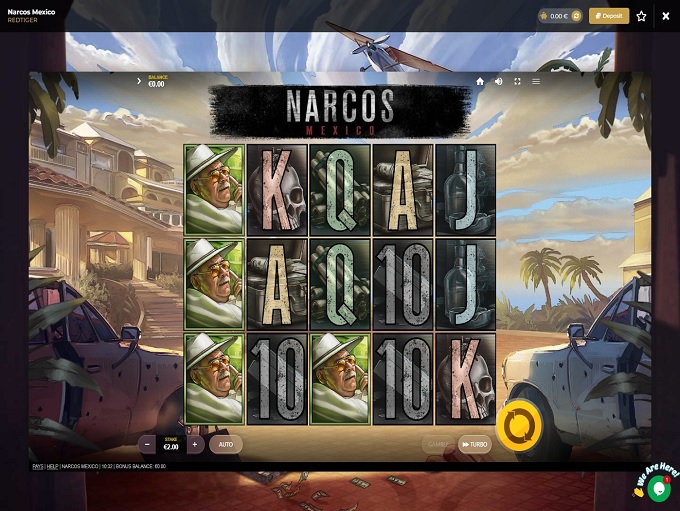Open the We Are Here chat widget

point(657,487)
